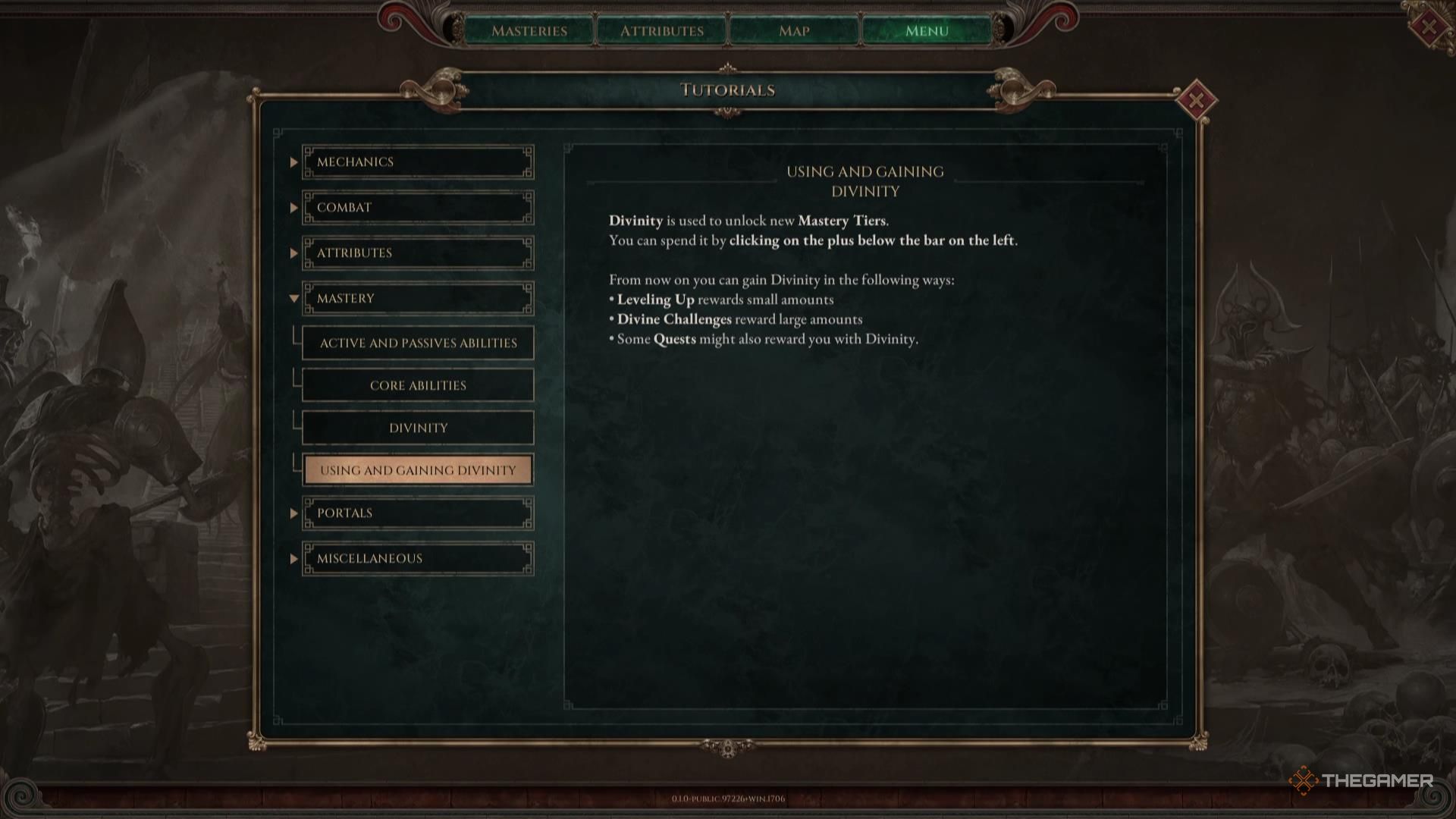Select the Map tab
This screenshot has width=1456, height=819.
(x=793, y=31)
